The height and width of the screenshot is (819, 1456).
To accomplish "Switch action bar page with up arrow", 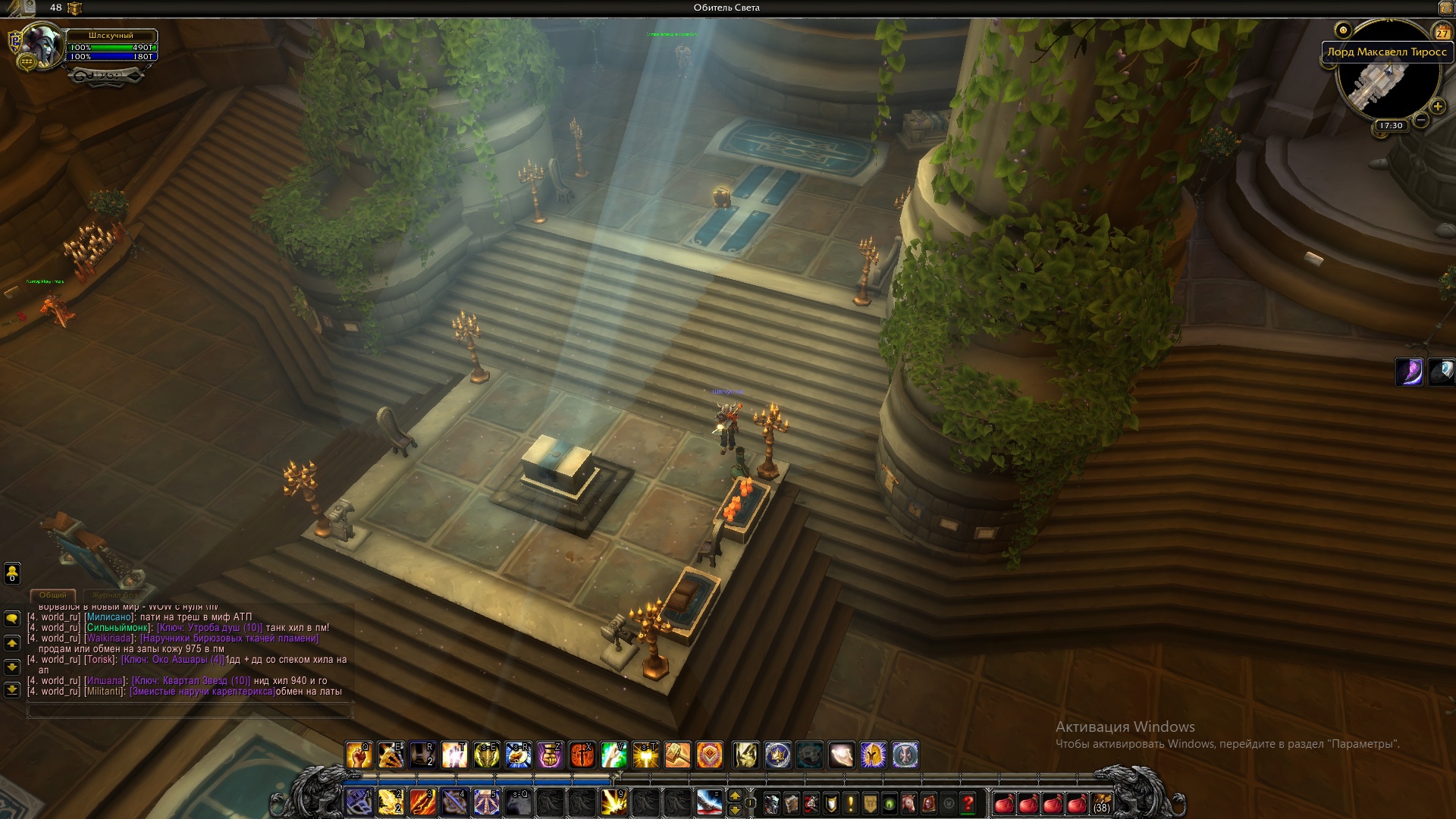I will point(734,795).
